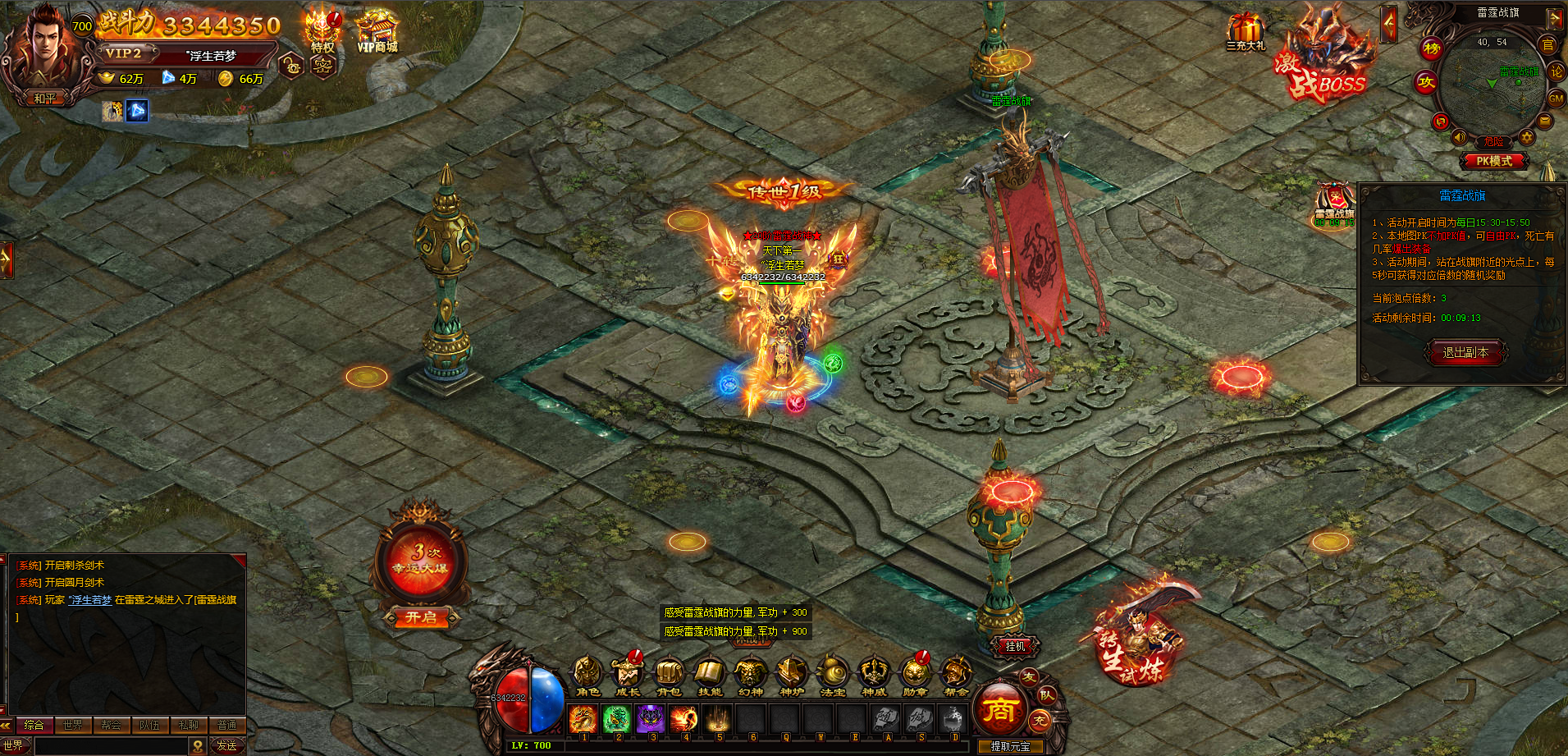Claim the 三充大礼 gift box
This screenshot has height=756, width=1568.
[x=1246, y=33]
